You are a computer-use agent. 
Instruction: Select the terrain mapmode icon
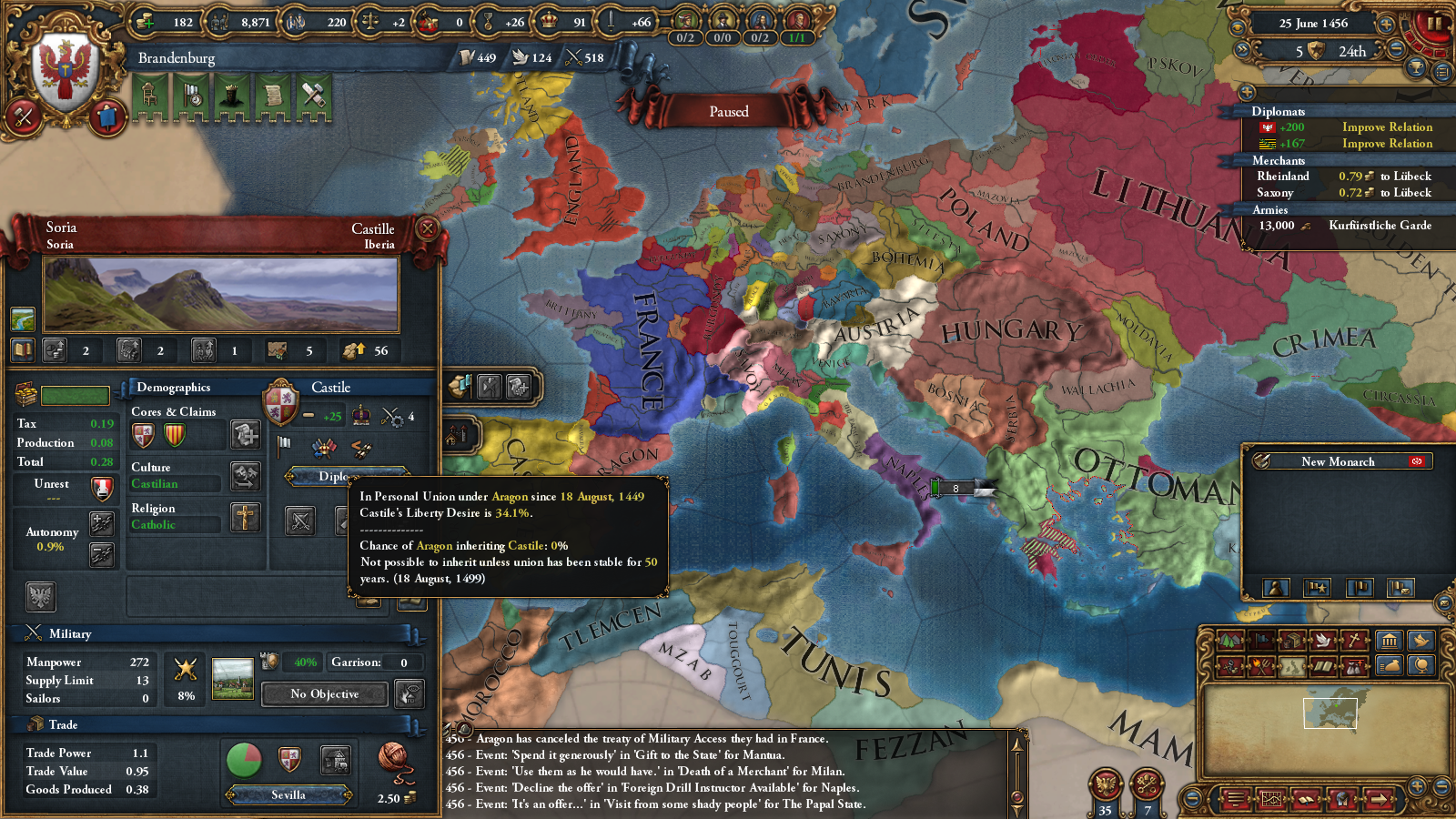click(x=1229, y=640)
